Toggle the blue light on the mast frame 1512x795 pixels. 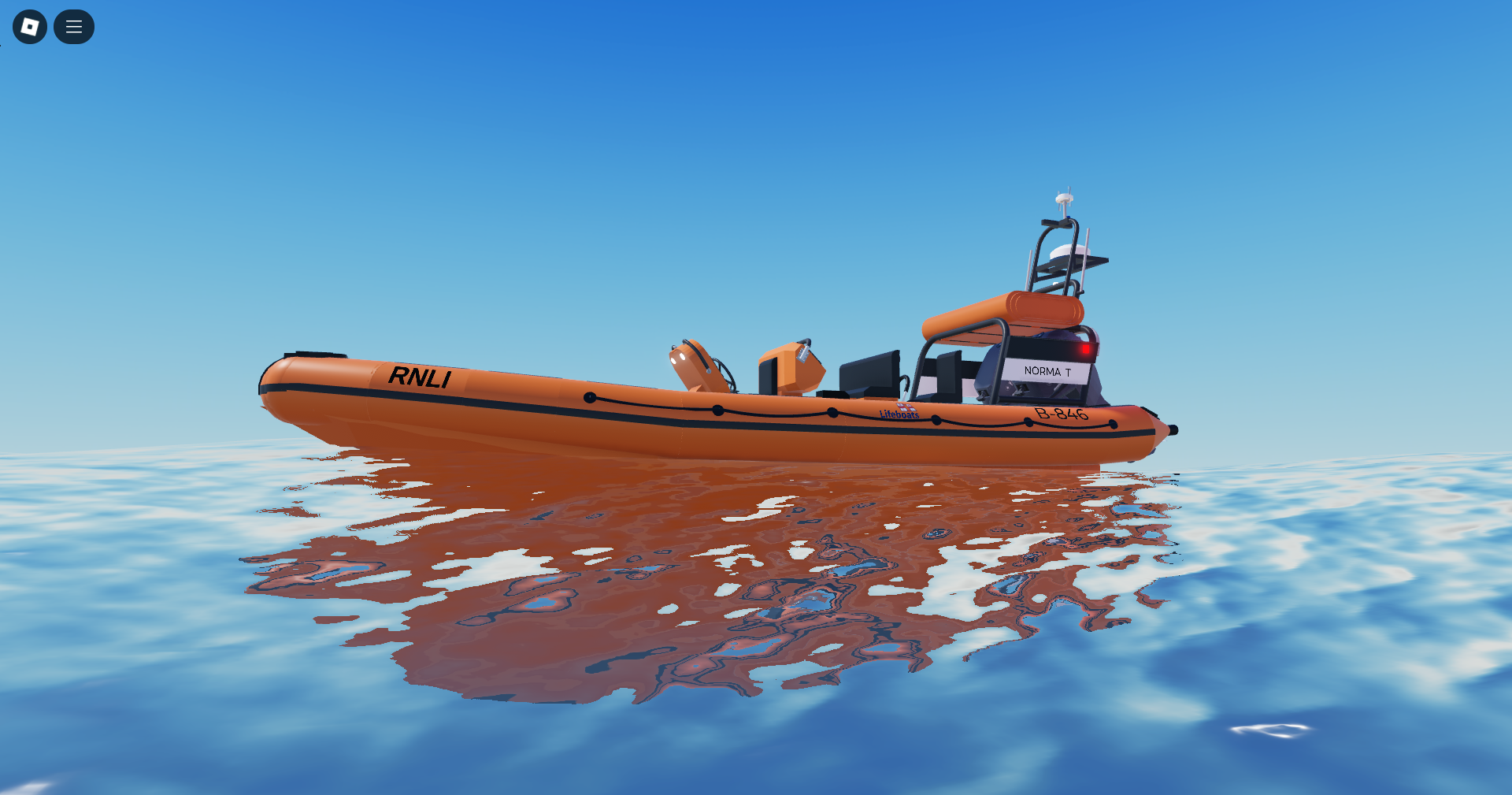tap(1069, 216)
